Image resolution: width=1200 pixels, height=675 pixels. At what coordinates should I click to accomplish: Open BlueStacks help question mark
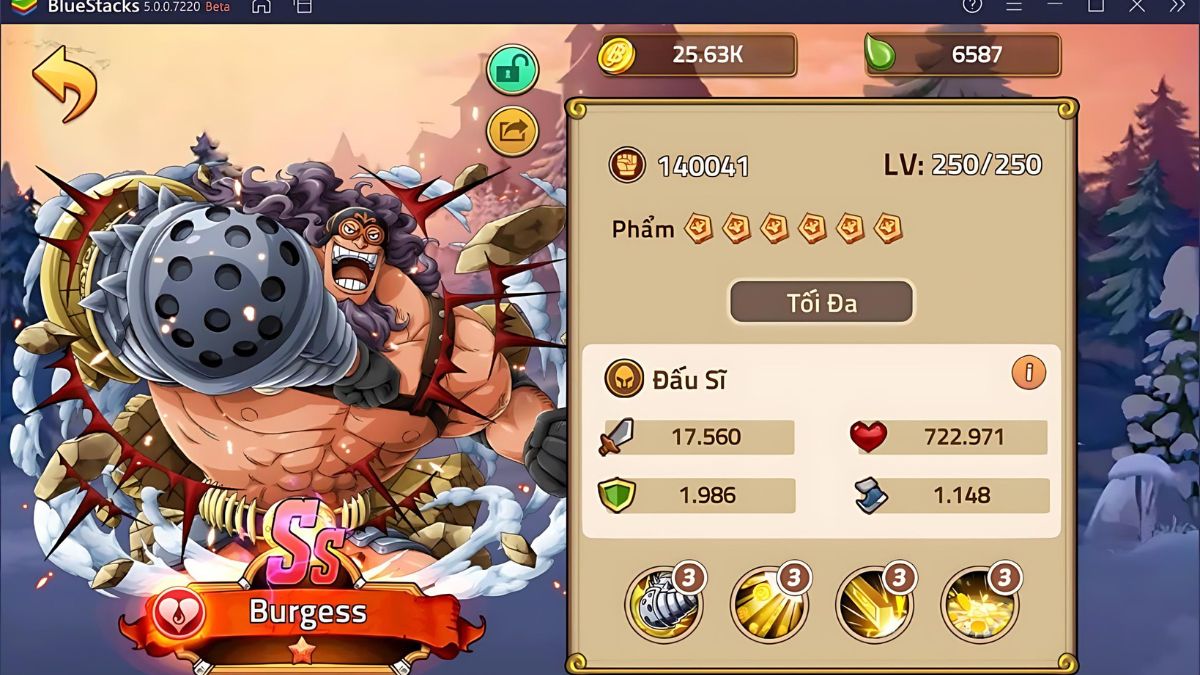972,6
